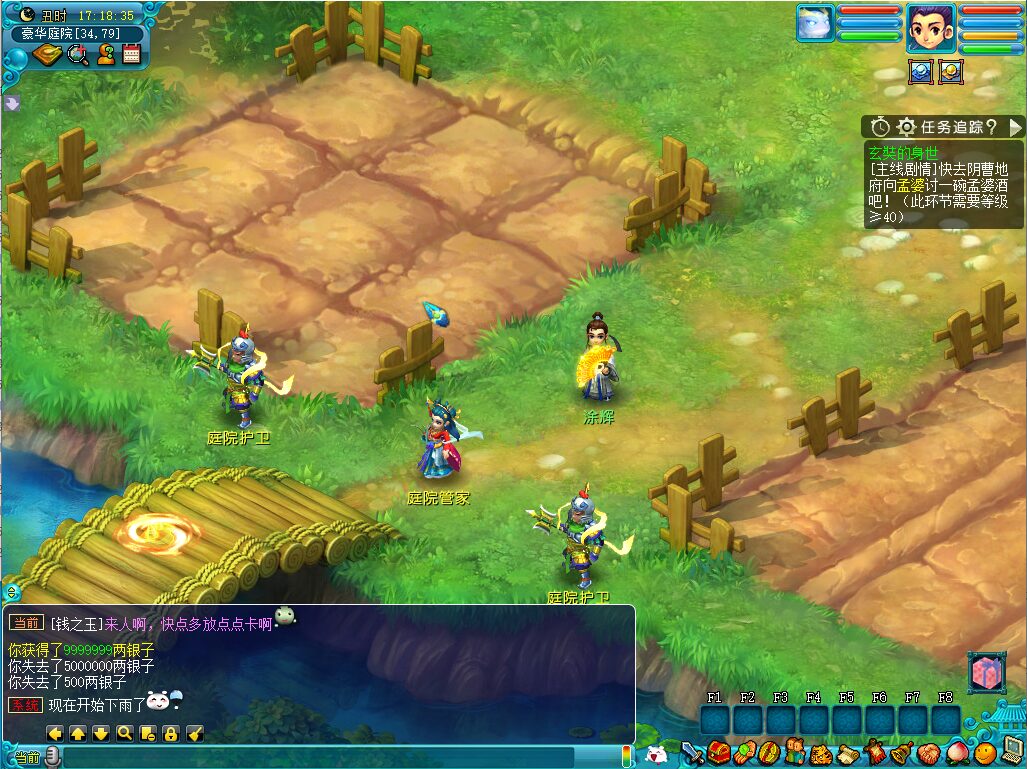
Task: Click the golden bell icon
Action: point(901,752)
